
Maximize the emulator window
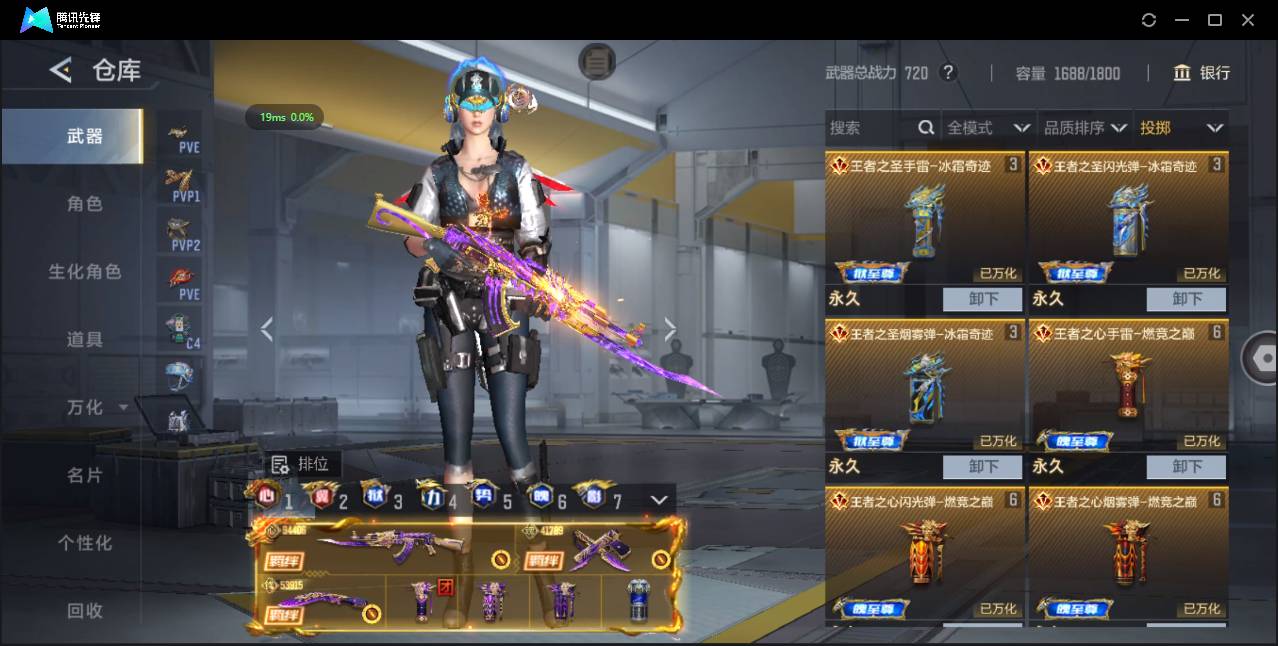click(1215, 20)
